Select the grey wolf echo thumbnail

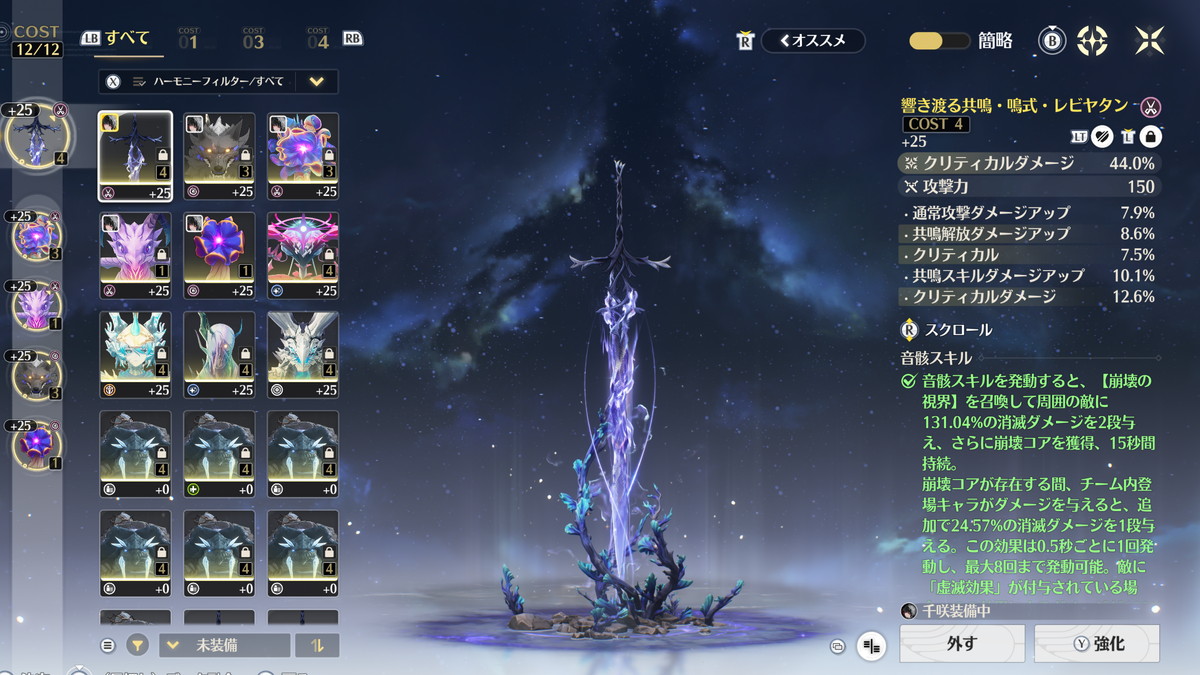pos(219,156)
